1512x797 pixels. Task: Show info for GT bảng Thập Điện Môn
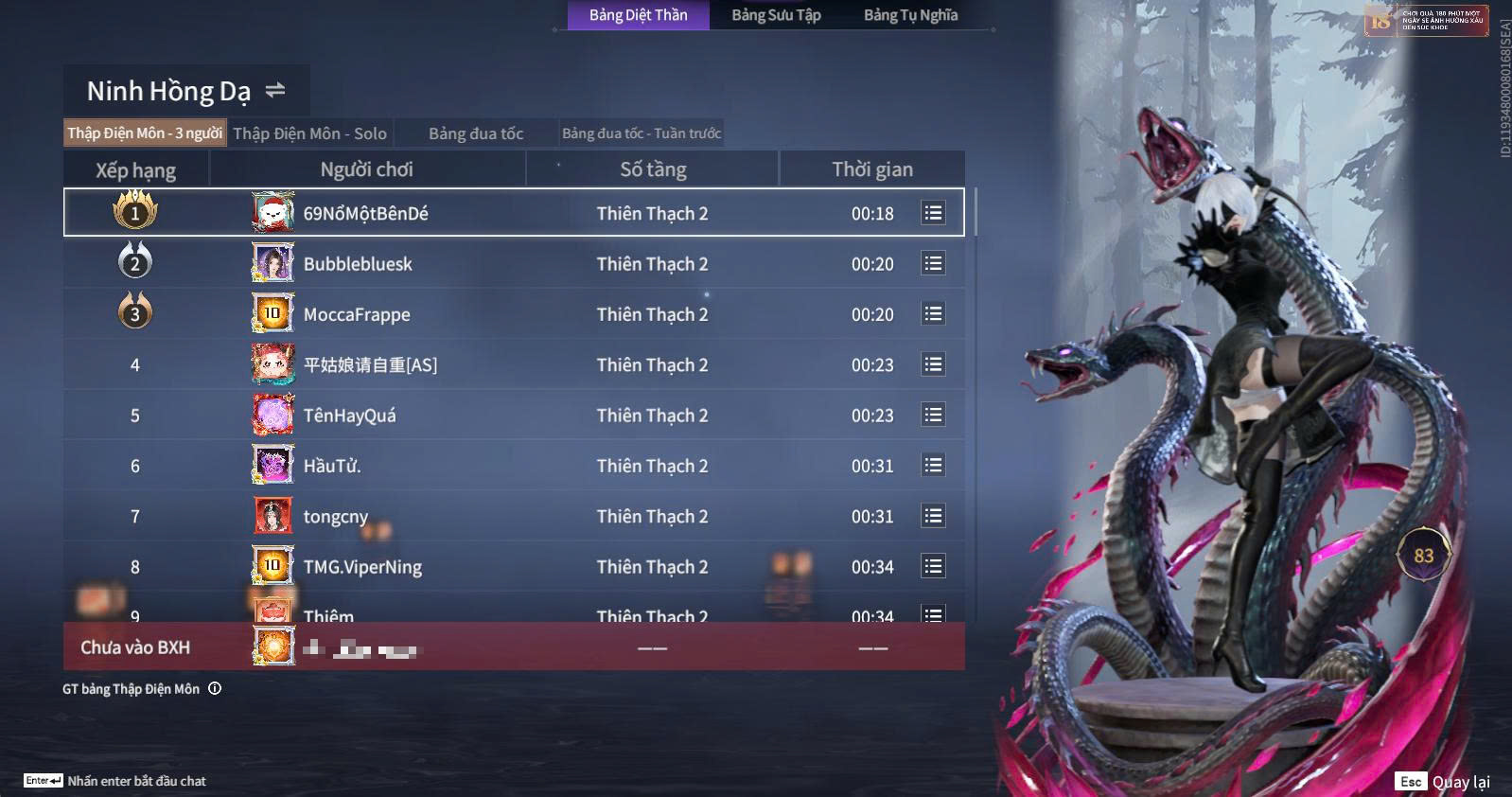215,688
